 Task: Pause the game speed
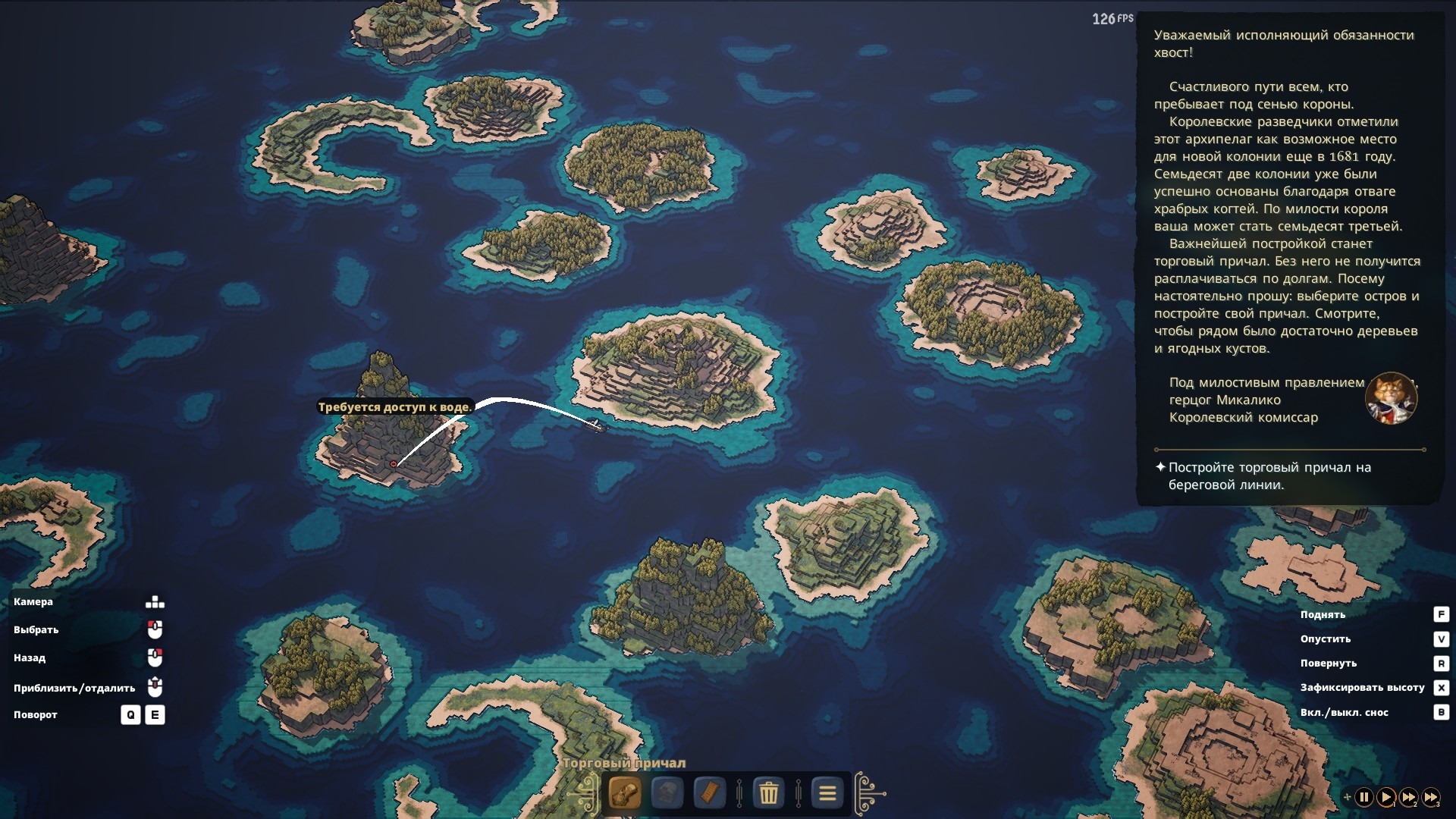coord(1363,797)
